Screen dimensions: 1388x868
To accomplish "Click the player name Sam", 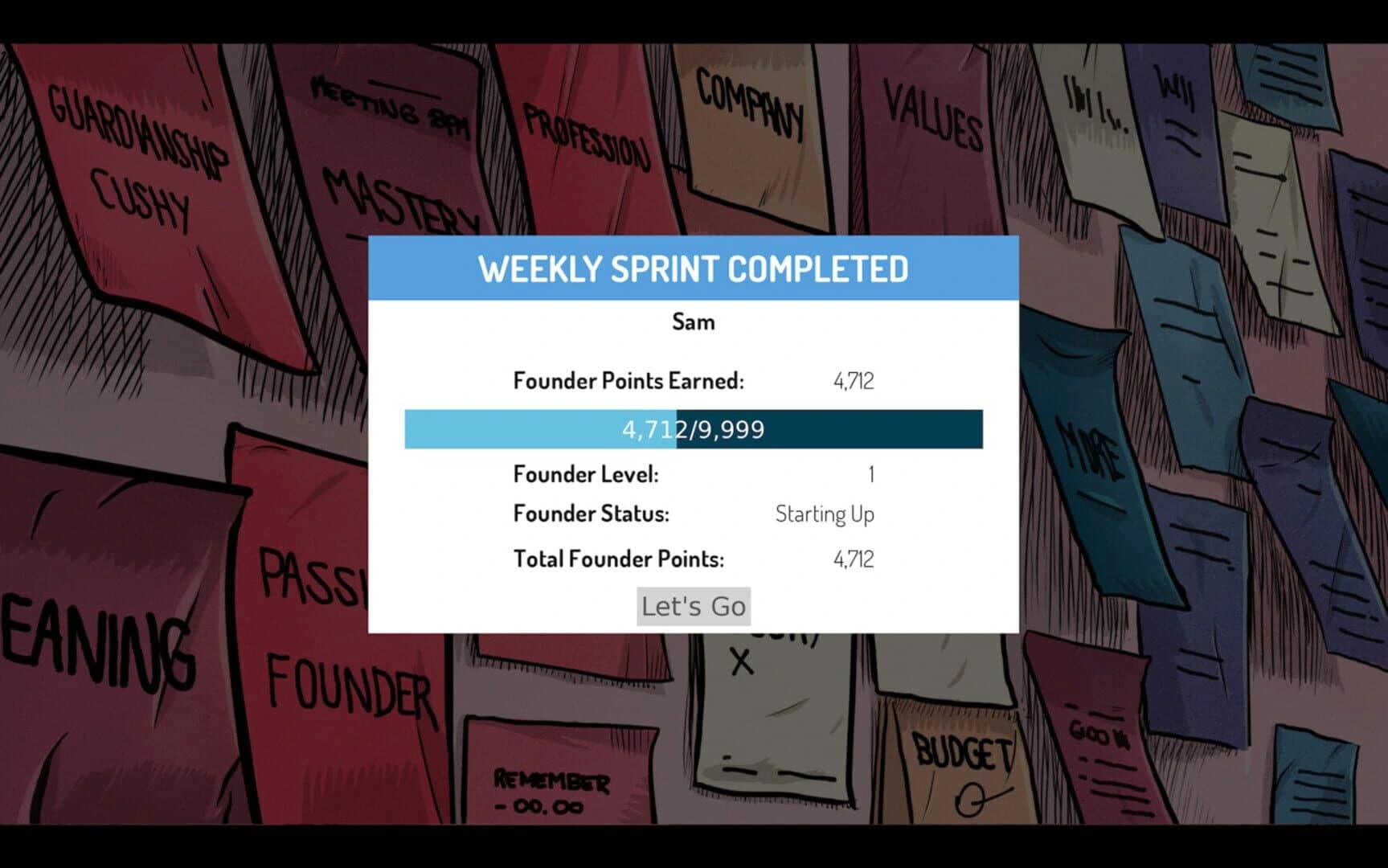I will point(693,321).
